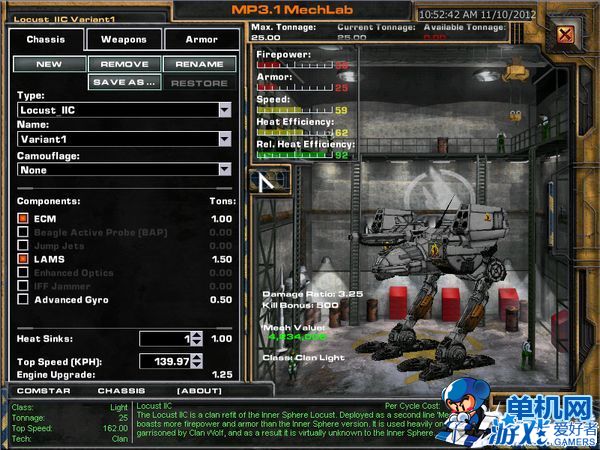Image resolution: width=600 pixels, height=450 pixels.
Task: Click the SAVE AS button
Action: click(x=124, y=82)
